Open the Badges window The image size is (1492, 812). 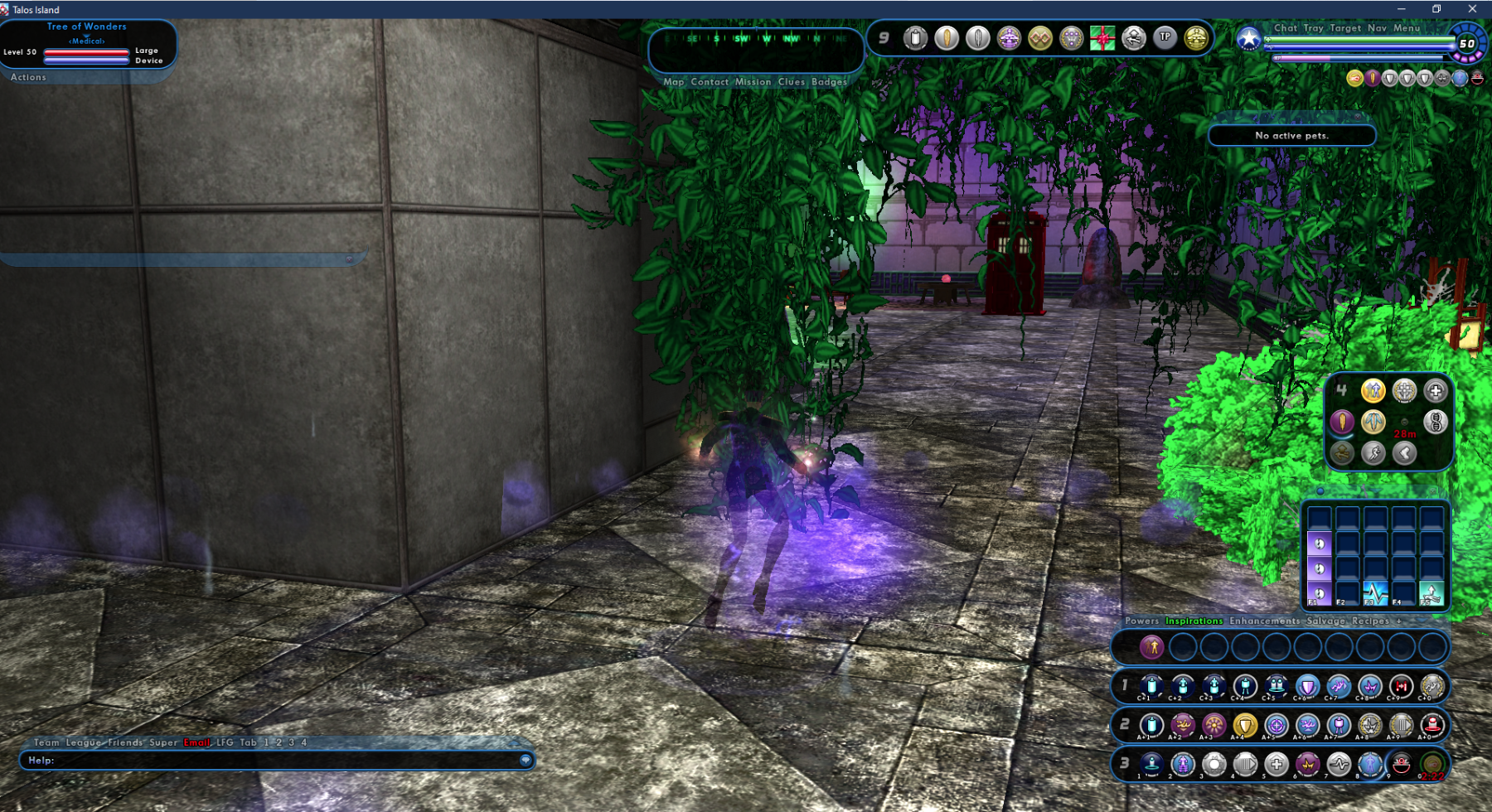click(x=829, y=82)
